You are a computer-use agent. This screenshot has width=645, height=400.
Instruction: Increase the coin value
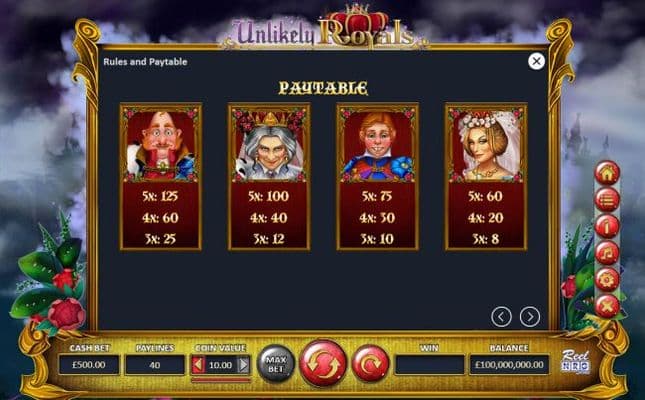243,365
